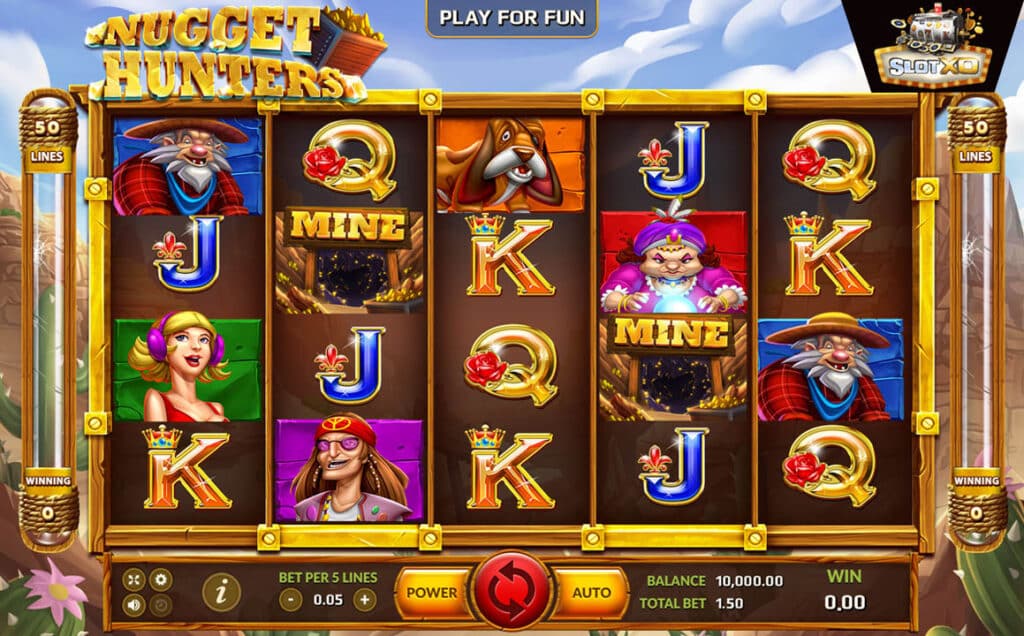Spin the reels with the red button

512,591
